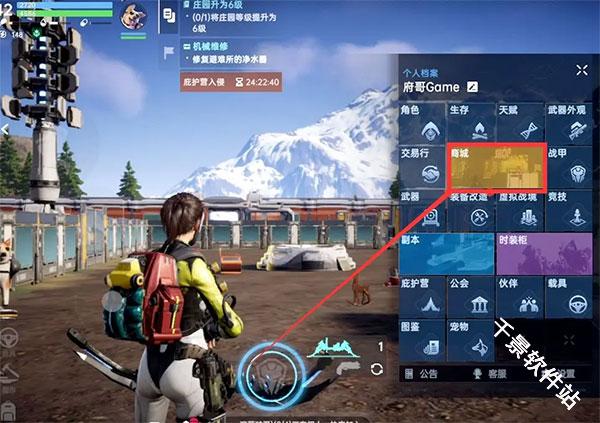Open the 商城 shop tile

pos(496,168)
